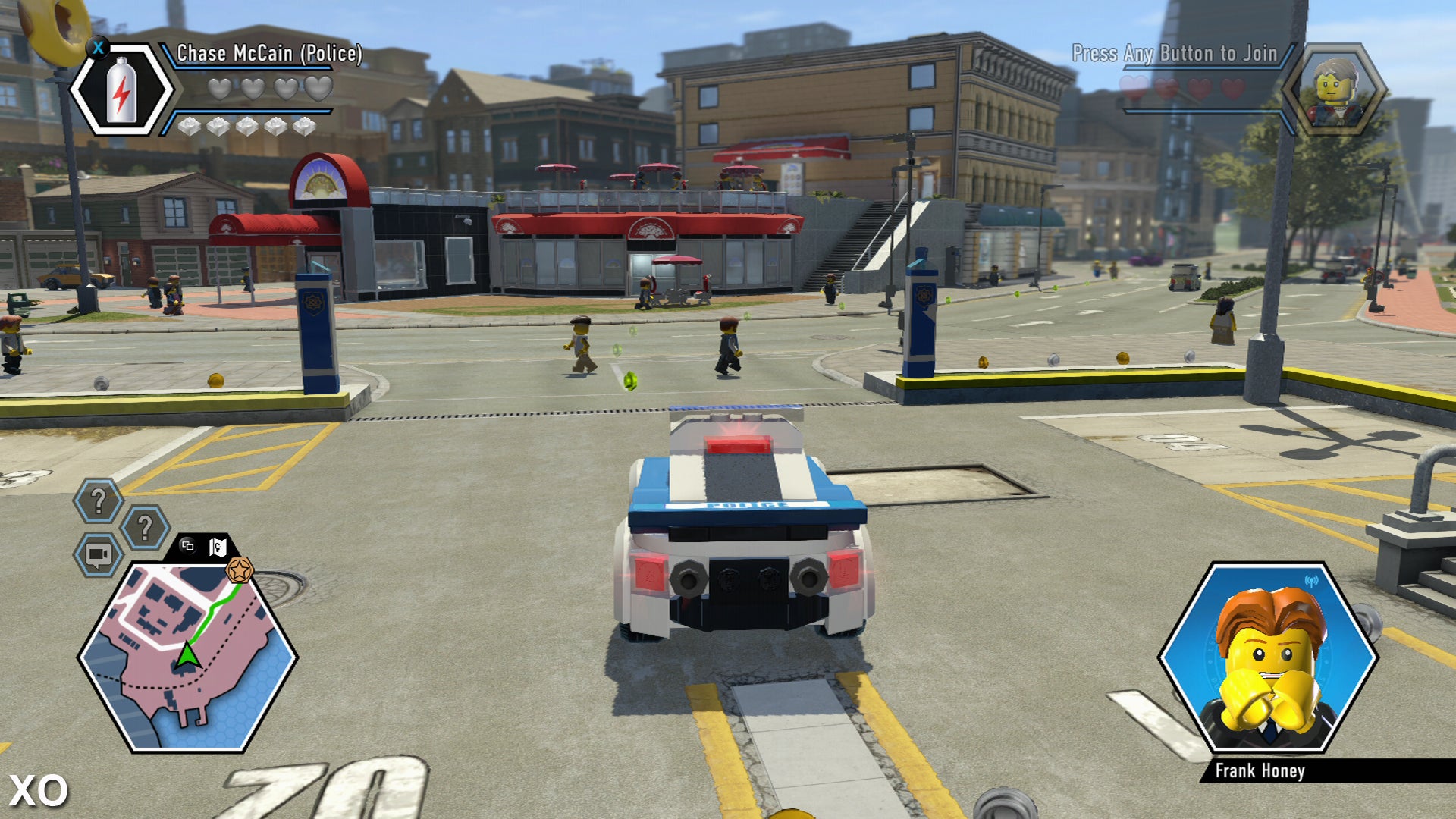This screenshot has height=819, width=1456.
Task: Toggle the first grey heart under Chase's name
Action: (x=218, y=90)
